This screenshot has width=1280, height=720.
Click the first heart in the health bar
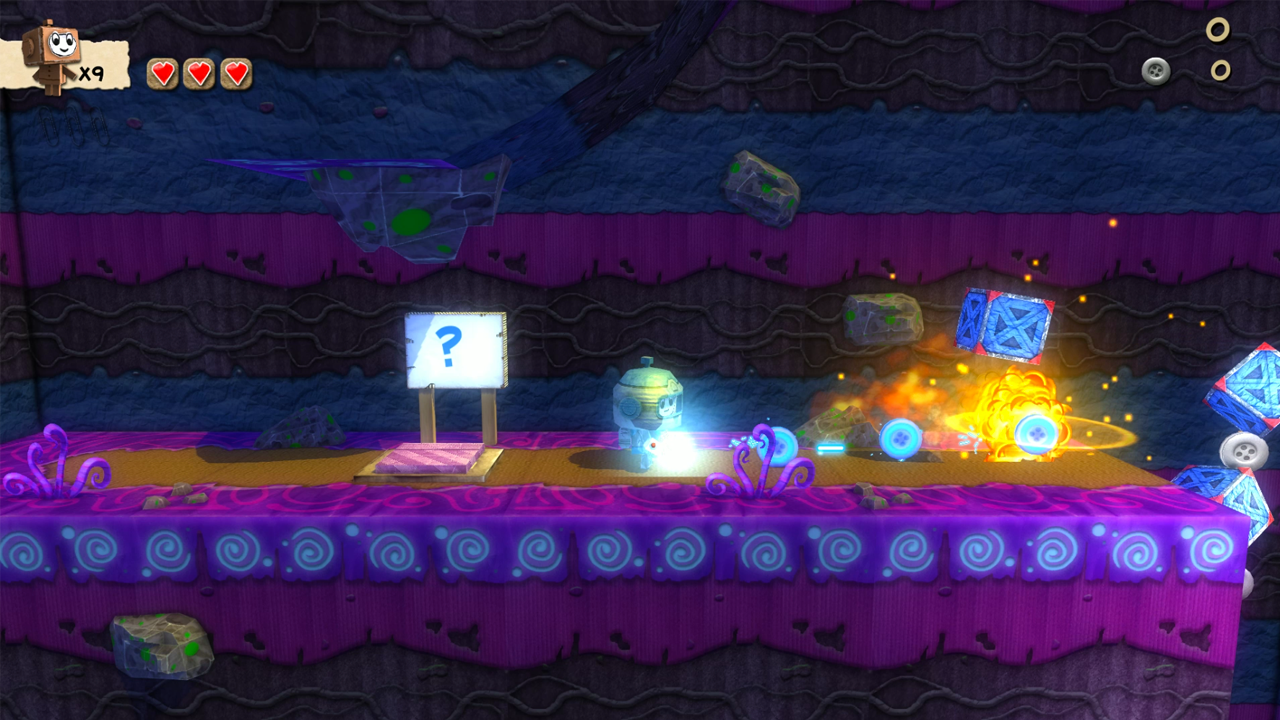tap(162, 72)
